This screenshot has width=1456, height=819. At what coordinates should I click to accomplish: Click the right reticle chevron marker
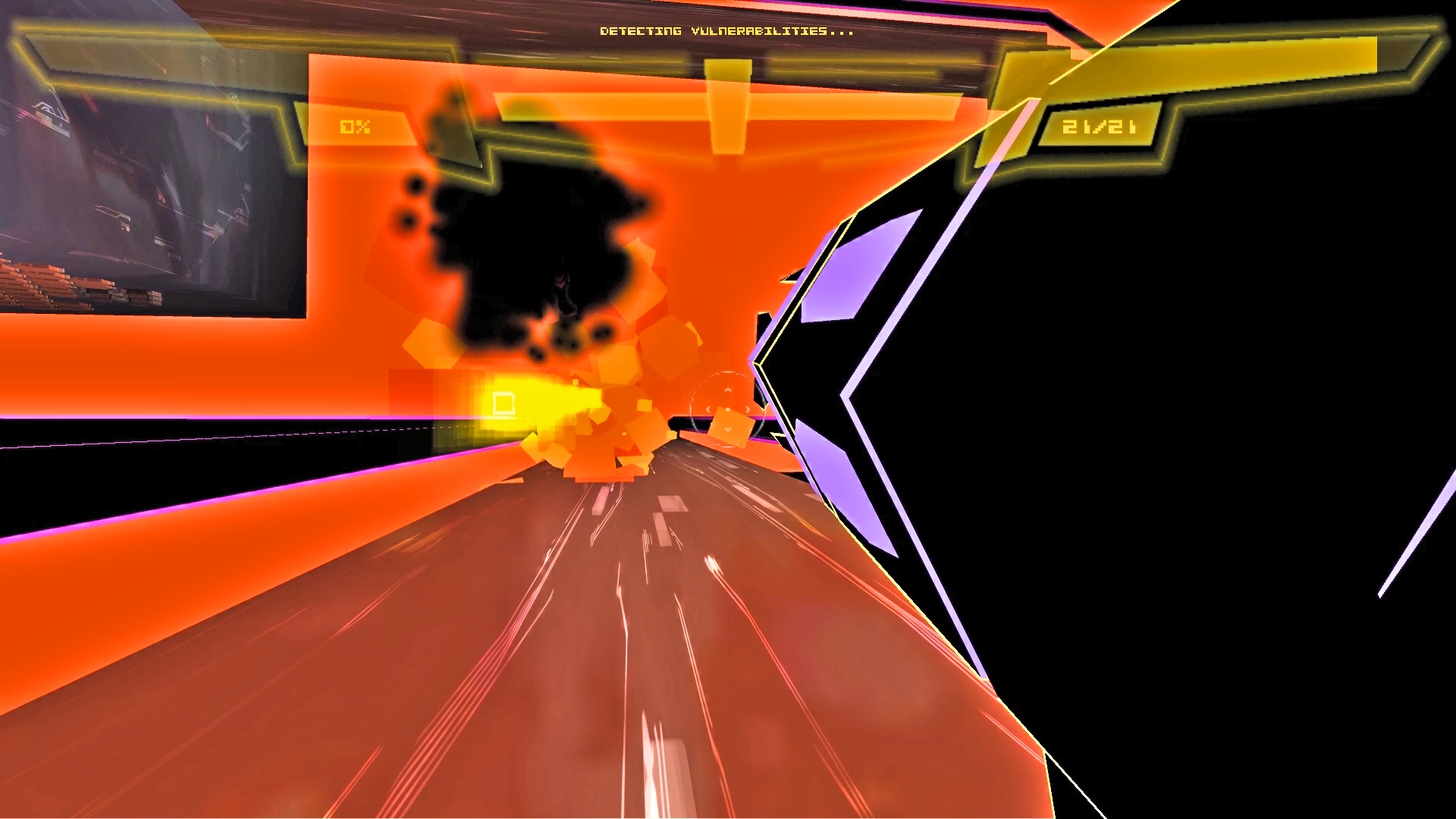pyautogui.click(x=748, y=409)
